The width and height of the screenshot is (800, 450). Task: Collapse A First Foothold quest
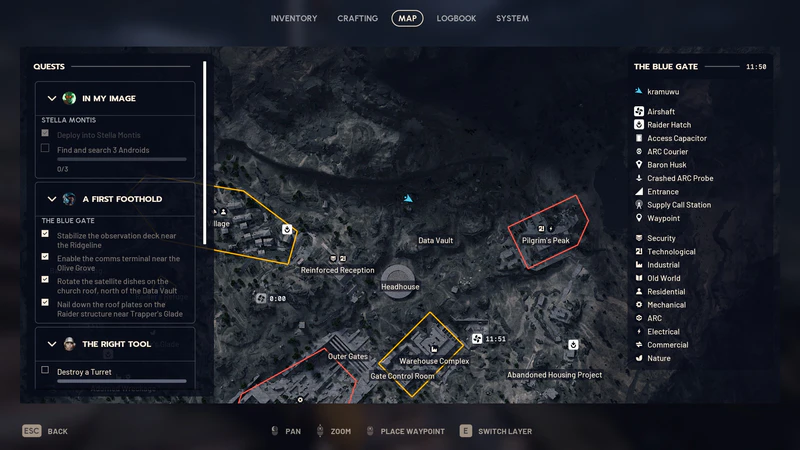(x=52, y=198)
